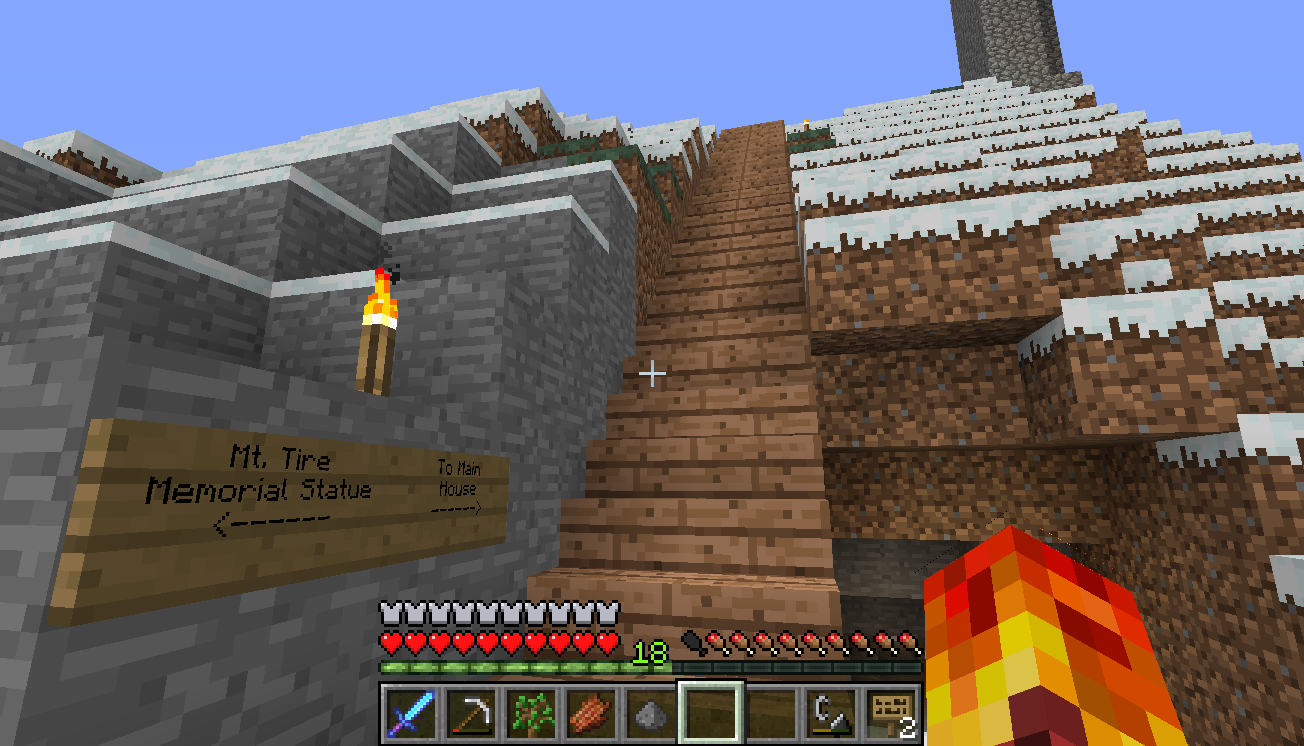Pick the gray flint item slot
The width and height of the screenshot is (1304, 746).
pyautogui.click(x=650, y=714)
